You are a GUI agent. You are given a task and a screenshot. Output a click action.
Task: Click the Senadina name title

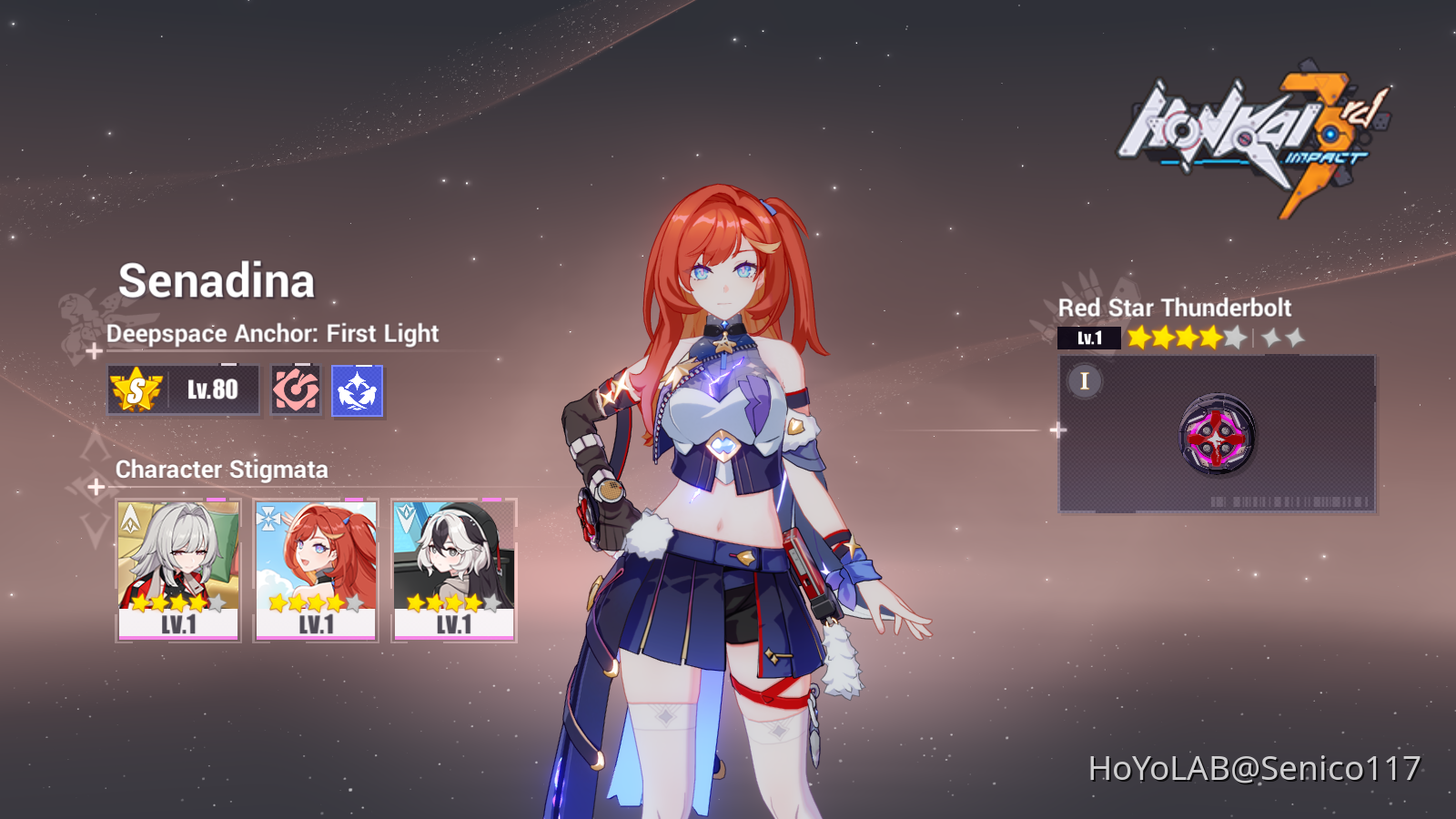click(x=217, y=280)
